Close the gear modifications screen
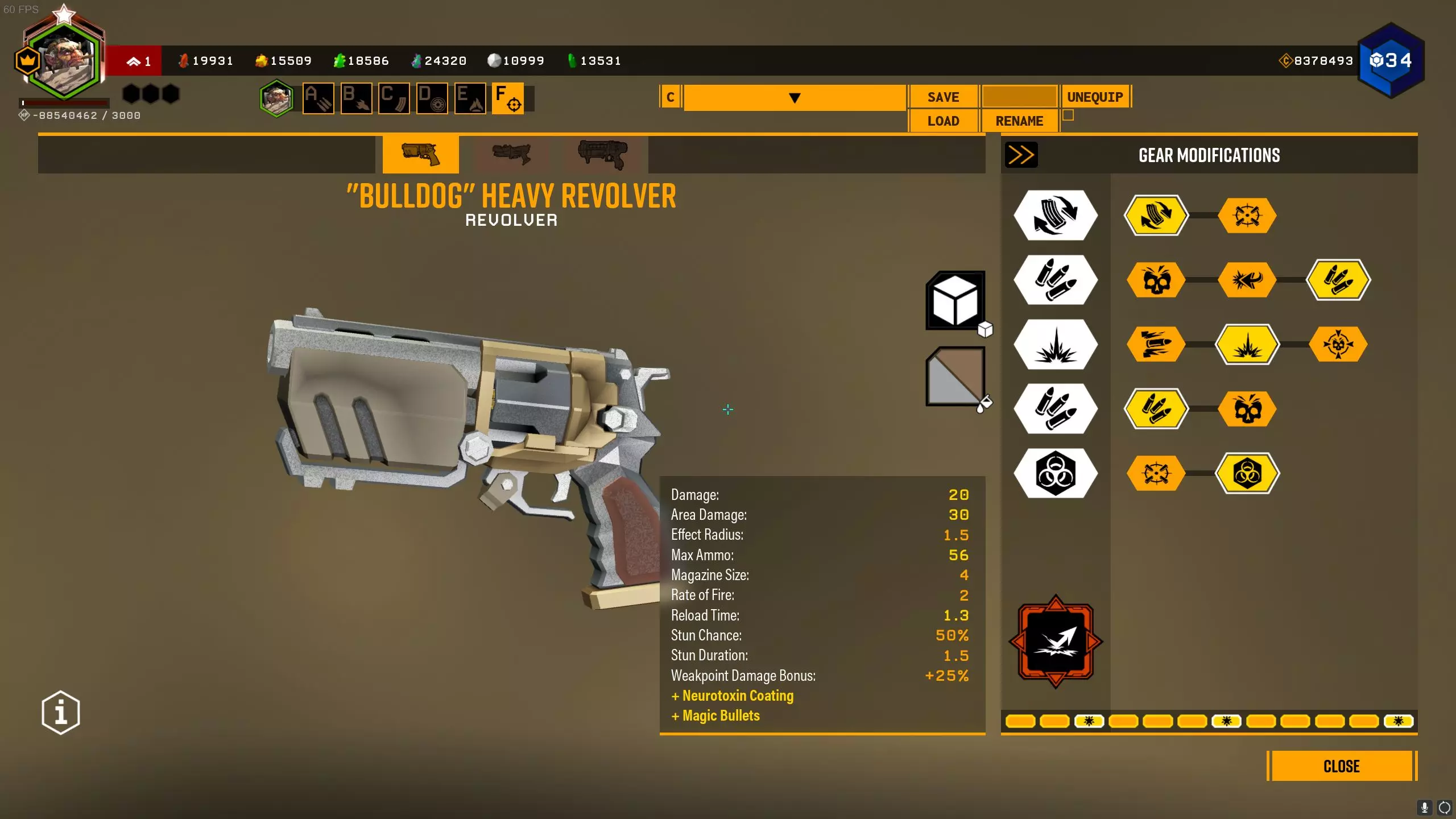Viewport: 1456px width, 819px height. [1341, 766]
